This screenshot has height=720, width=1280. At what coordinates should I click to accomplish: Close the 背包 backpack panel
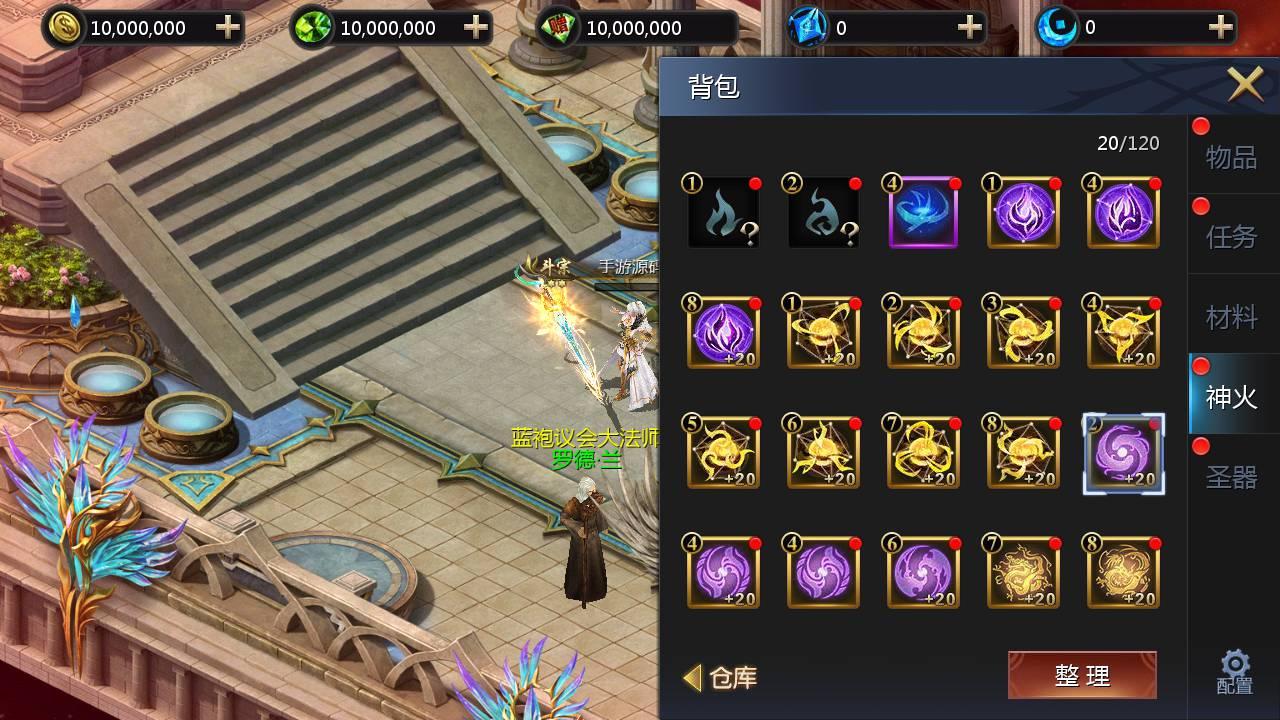1245,84
